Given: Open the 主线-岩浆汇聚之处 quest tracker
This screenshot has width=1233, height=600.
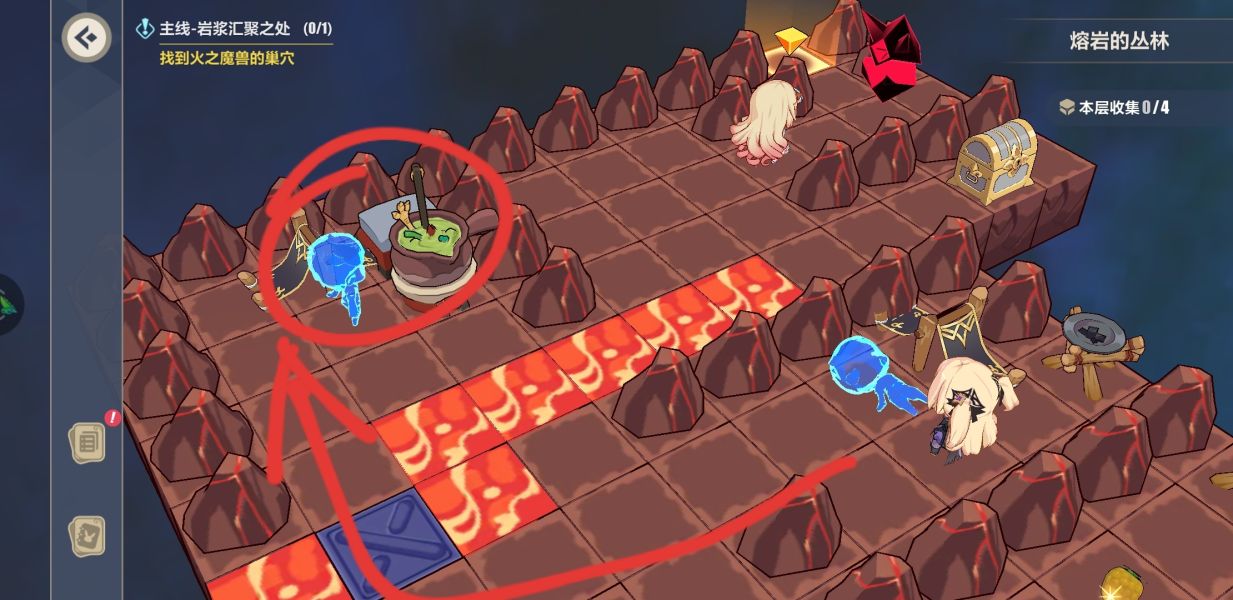Looking at the screenshot, I should coord(235,30).
